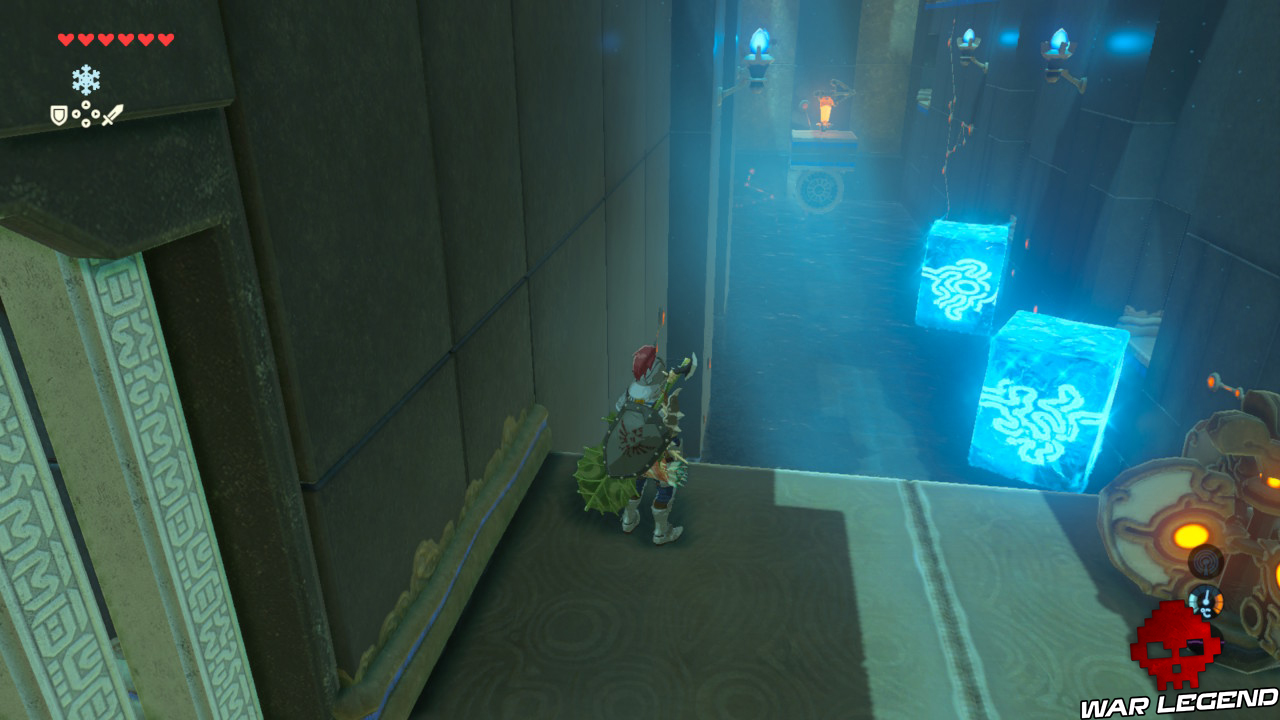Click the Celsius temperature gauge near the Guardian
This screenshot has width=1280, height=720.
pos(1206,604)
